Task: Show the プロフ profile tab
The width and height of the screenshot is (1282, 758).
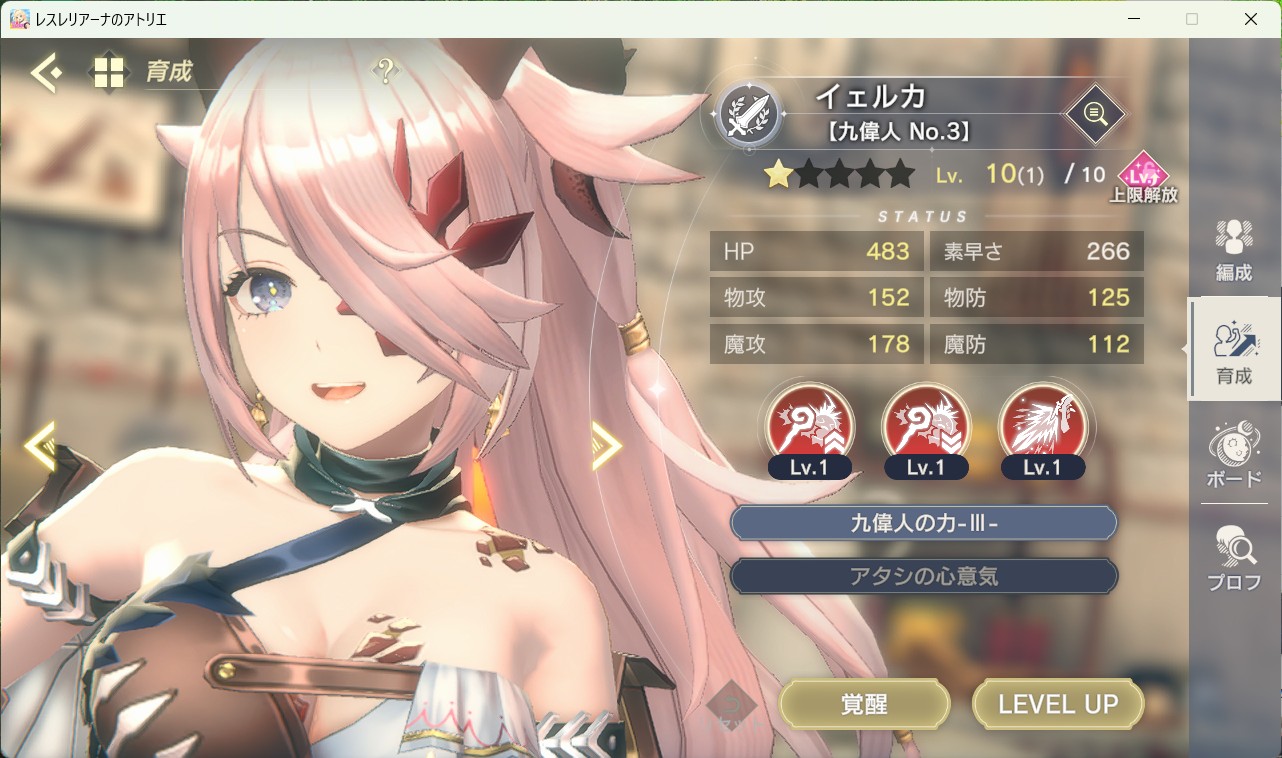Action: [x=1233, y=558]
